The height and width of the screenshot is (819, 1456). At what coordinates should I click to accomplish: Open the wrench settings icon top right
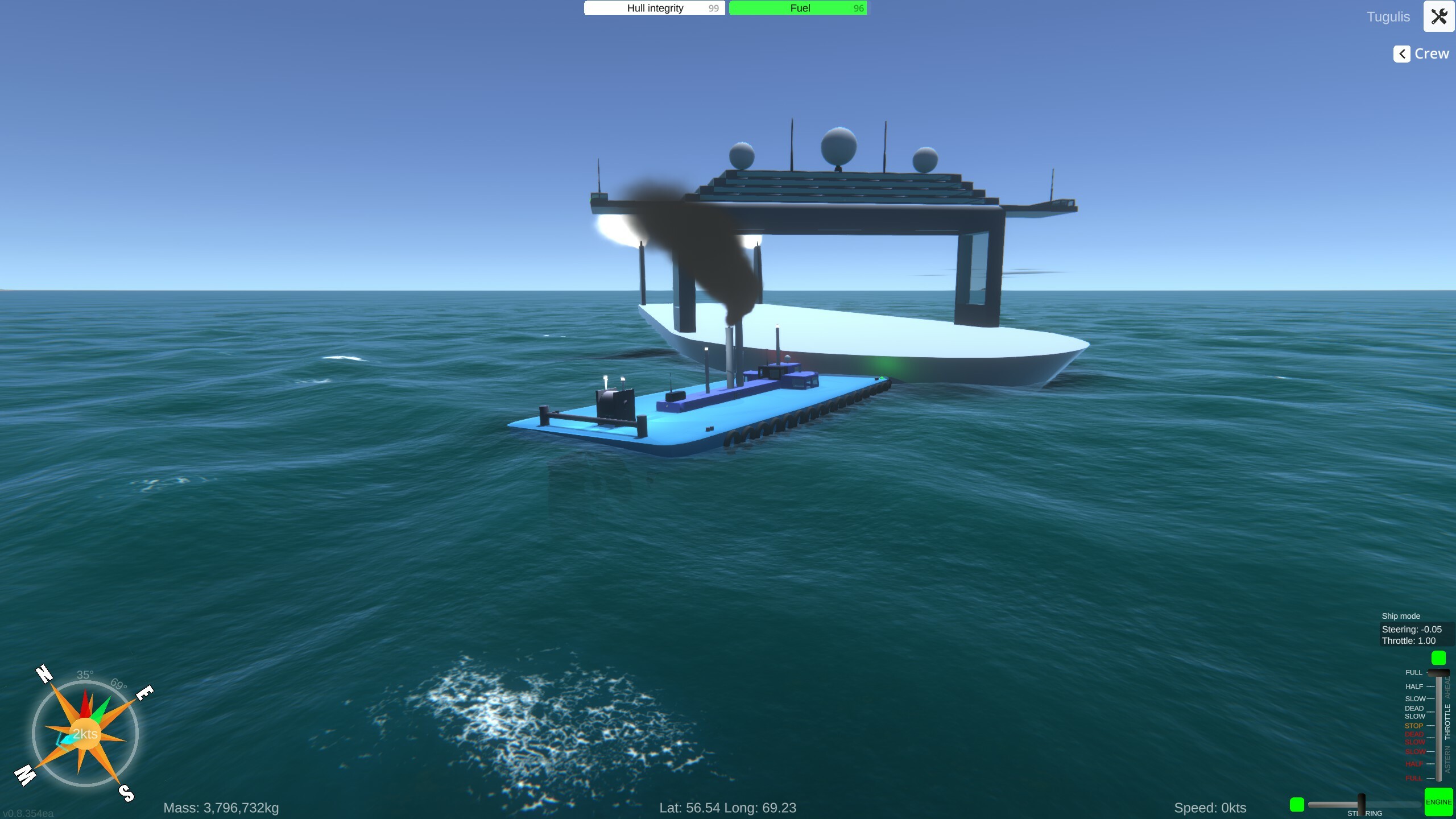pyautogui.click(x=1440, y=16)
